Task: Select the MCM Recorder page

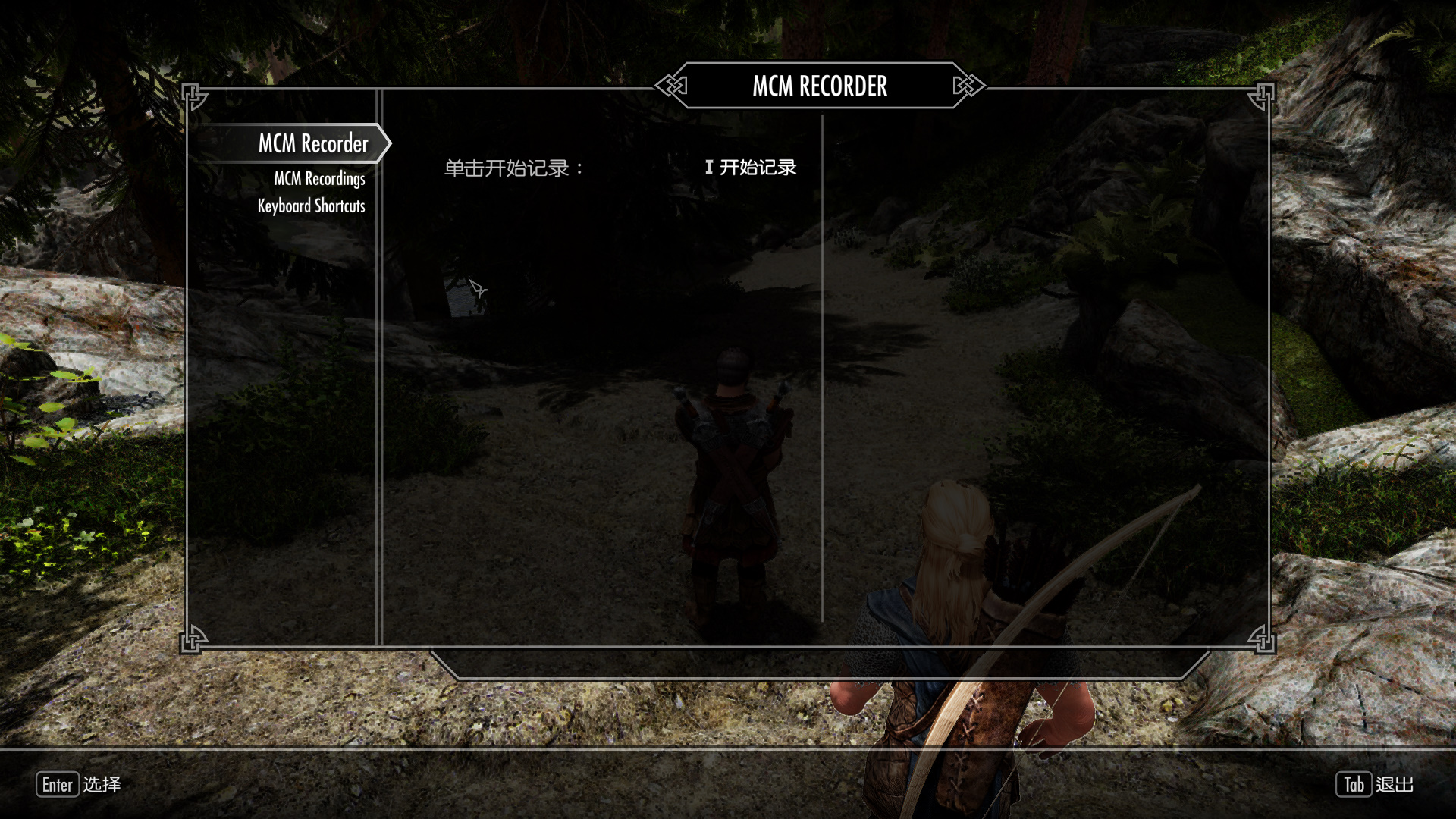Action: point(312,143)
